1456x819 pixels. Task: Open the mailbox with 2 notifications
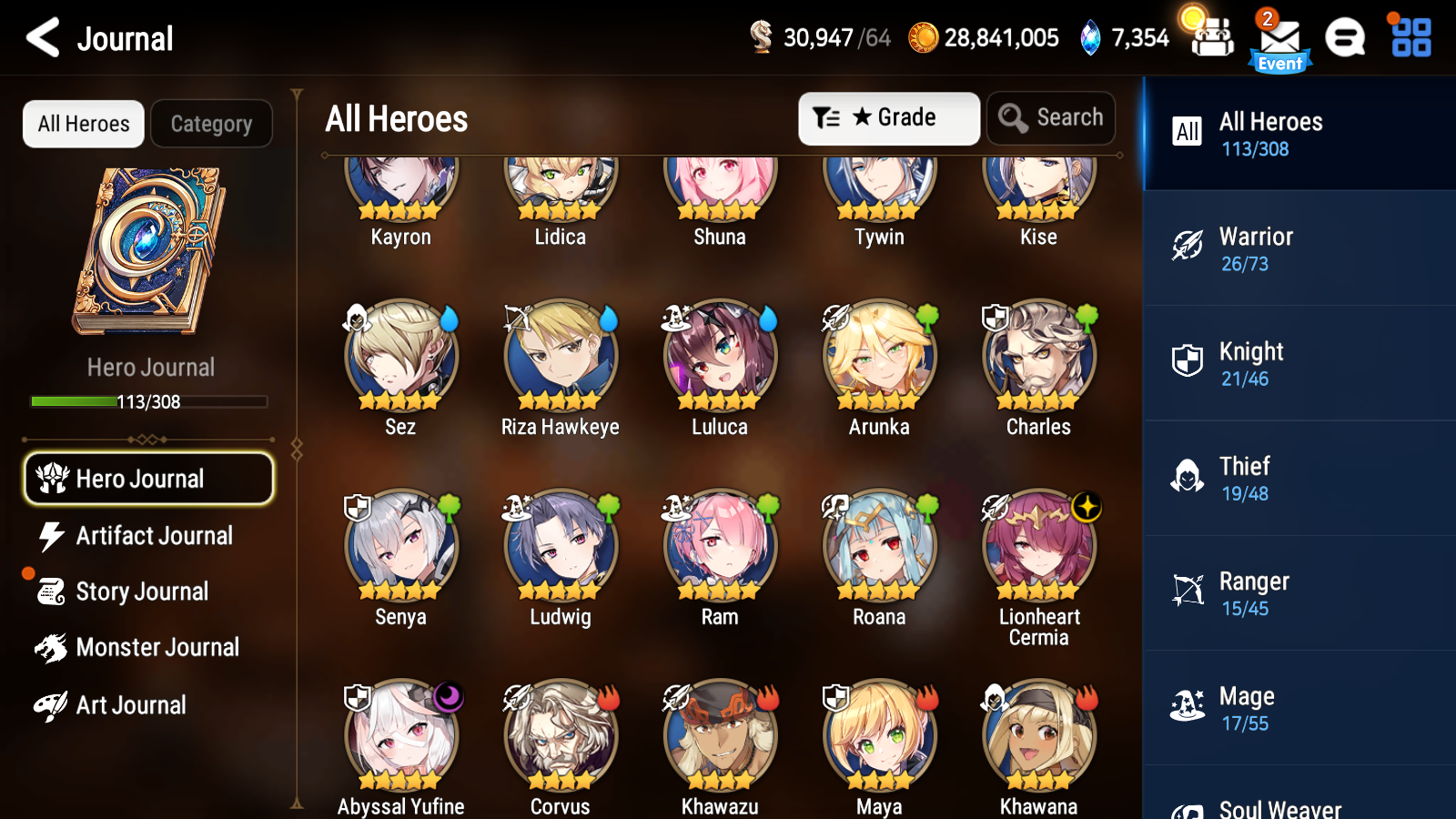point(1279,38)
